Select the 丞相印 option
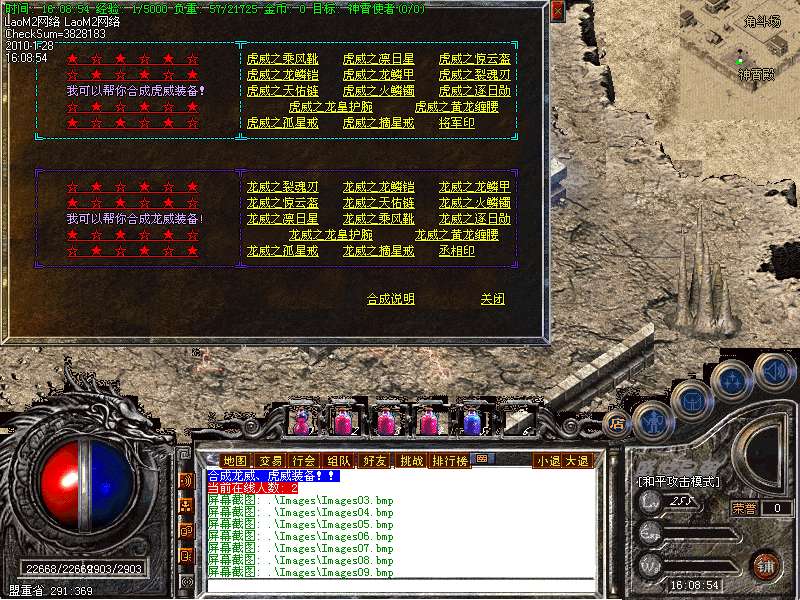The width and height of the screenshot is (800, 600). point(457,251)
